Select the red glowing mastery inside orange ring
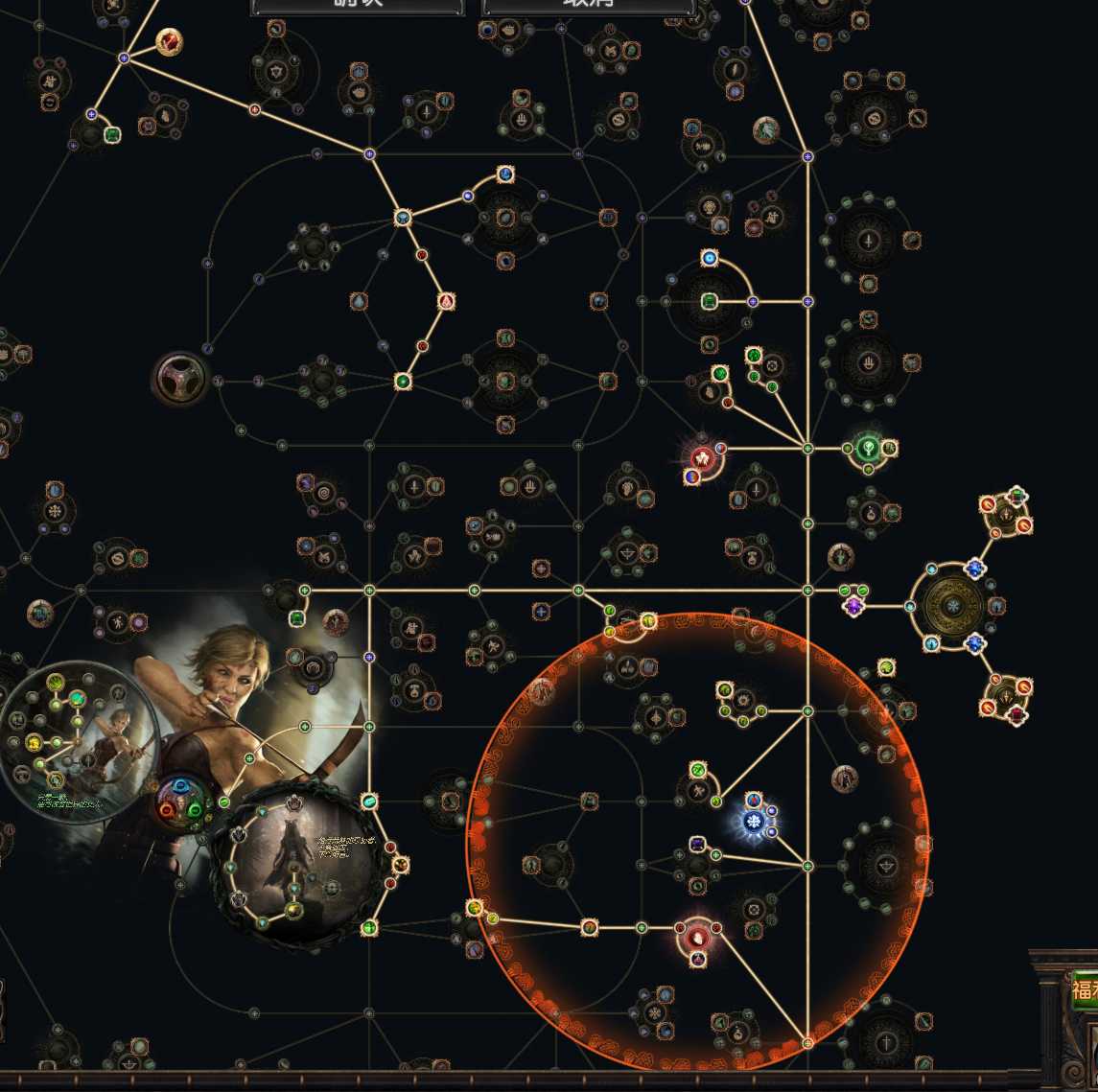The height and width of the screenshot is (1092, 1098). [698, 933]
